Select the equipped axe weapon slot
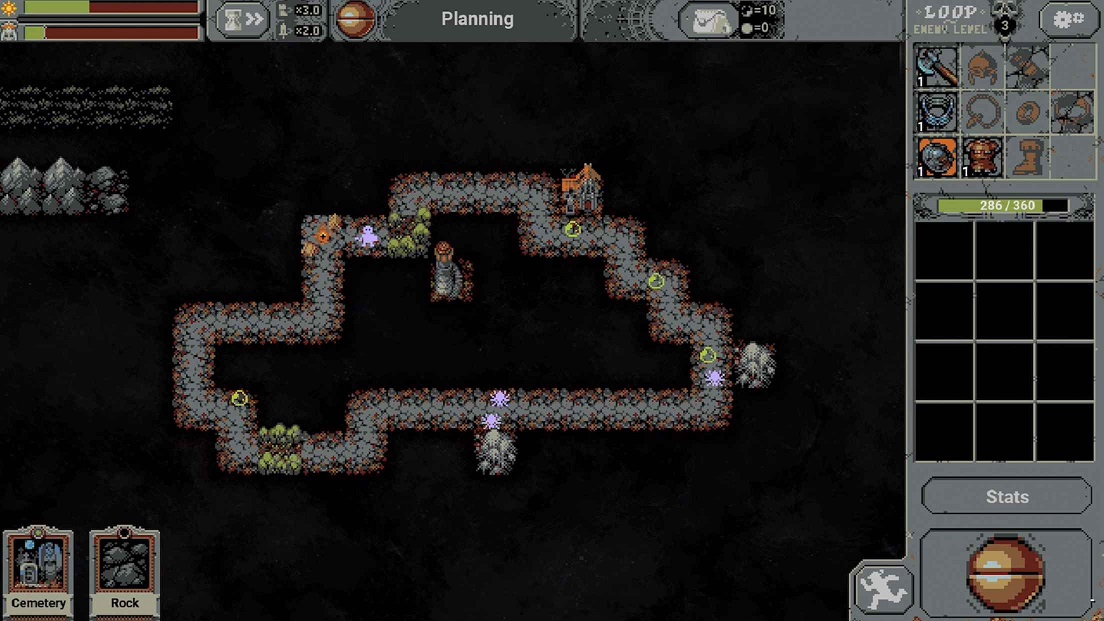1104x621 pixels. [x=937, y=67]
